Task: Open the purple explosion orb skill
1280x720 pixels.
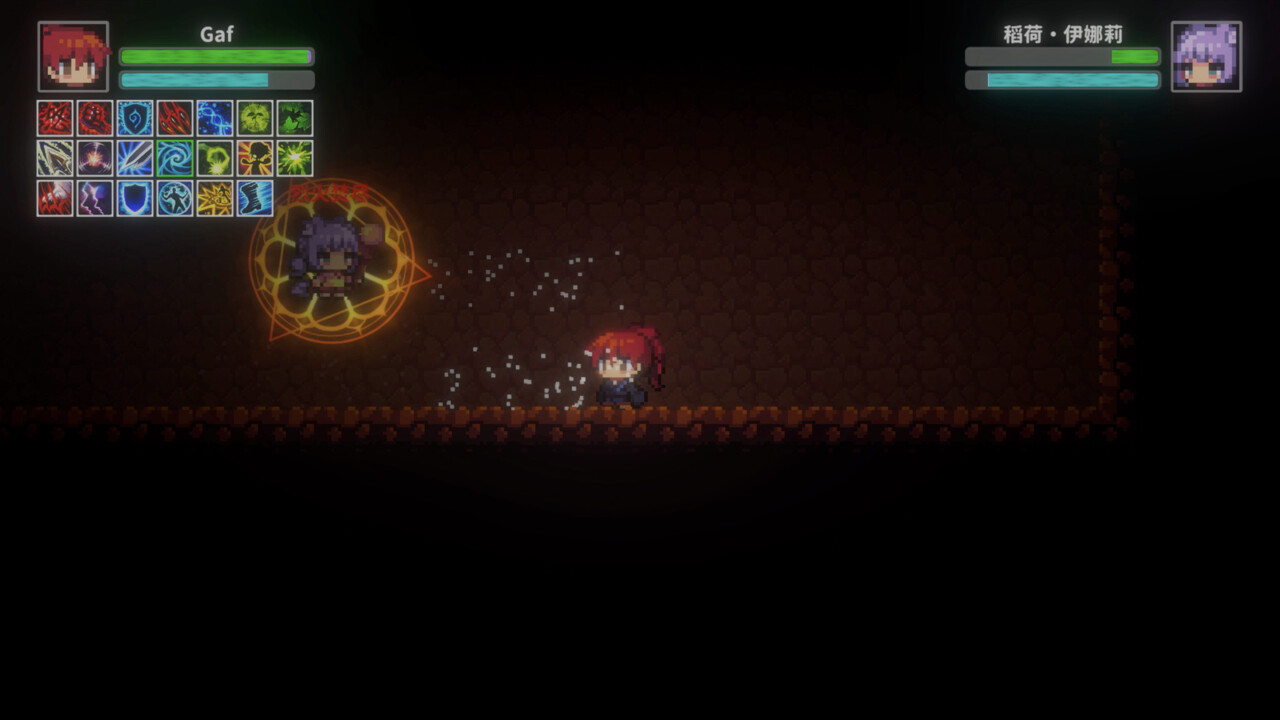Action: 95,158
